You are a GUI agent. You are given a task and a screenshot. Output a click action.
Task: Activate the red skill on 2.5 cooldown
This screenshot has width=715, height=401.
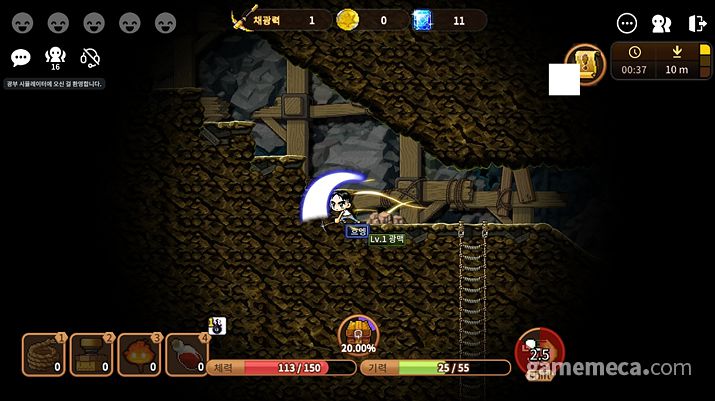(x=539, y=351)
